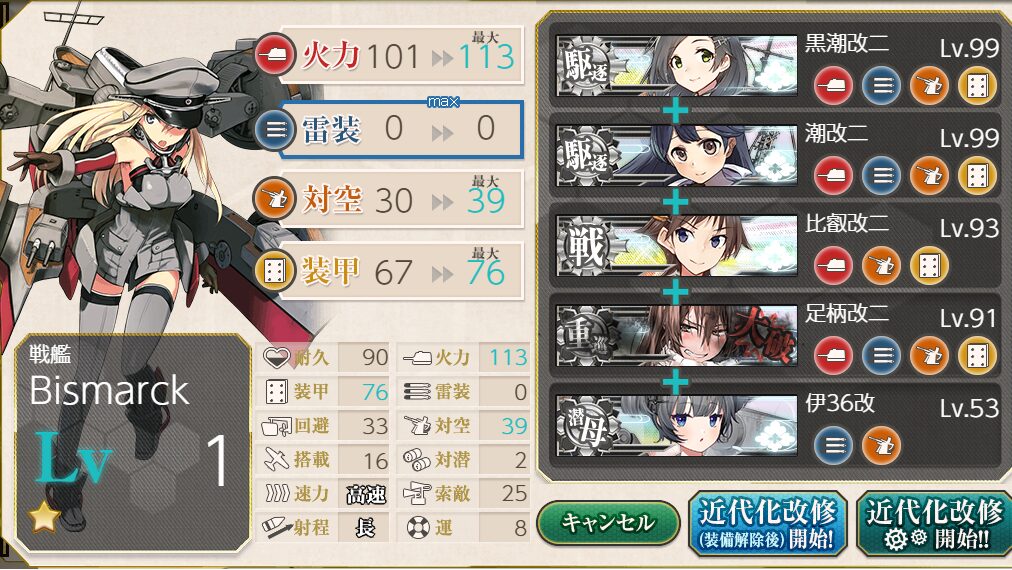The height and width of the screenshot is (570, 1012).
Task: Cancel the modernization with キャンセル button
Action: tap(607, 522)
